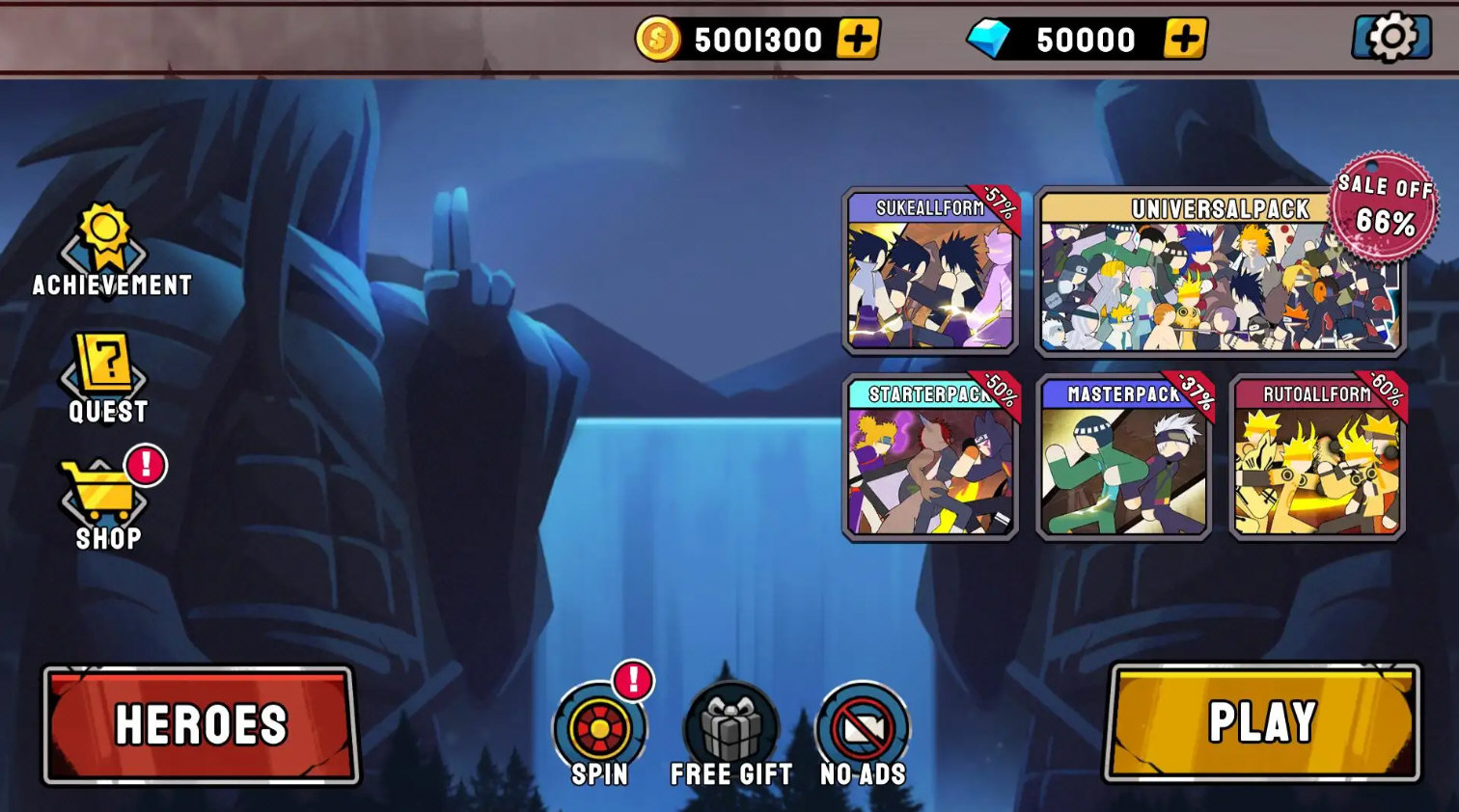
Task: Open the Achievement screen
Action: pyautogui.click(x=106, y=251)
